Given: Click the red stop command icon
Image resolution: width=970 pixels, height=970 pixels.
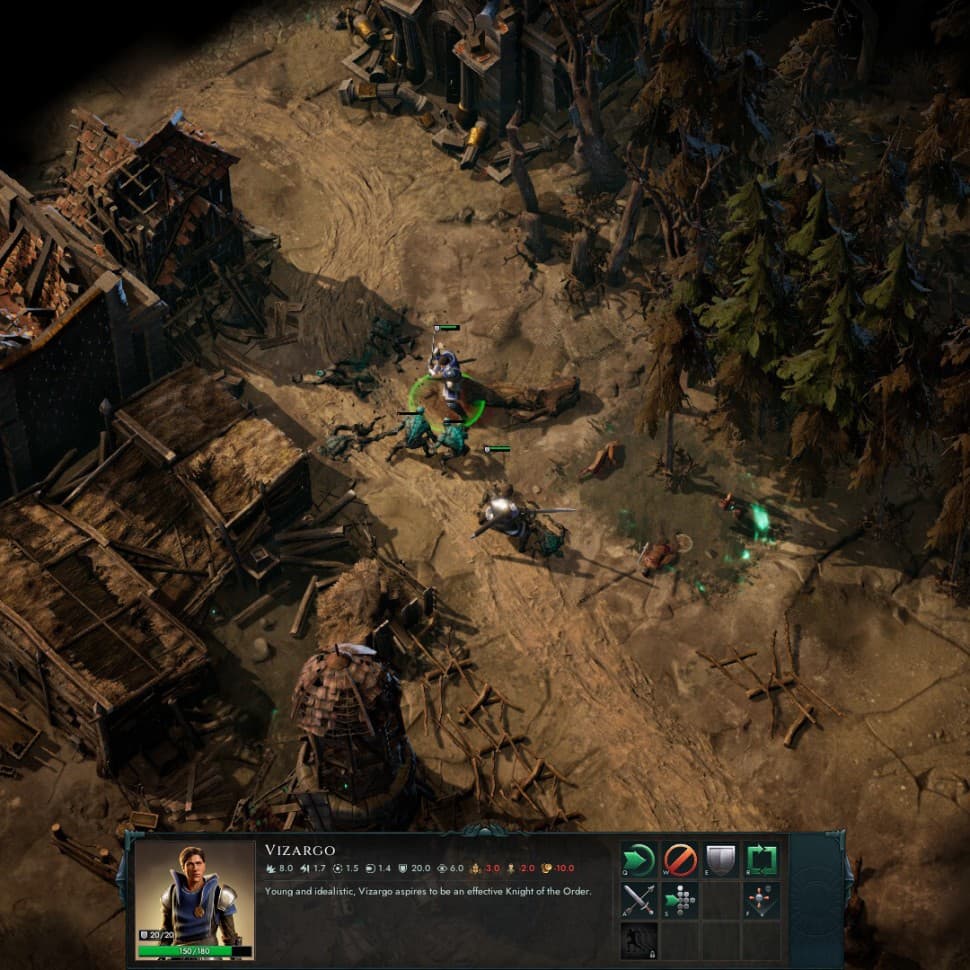Looking at the screenshot, I should 680,860.
